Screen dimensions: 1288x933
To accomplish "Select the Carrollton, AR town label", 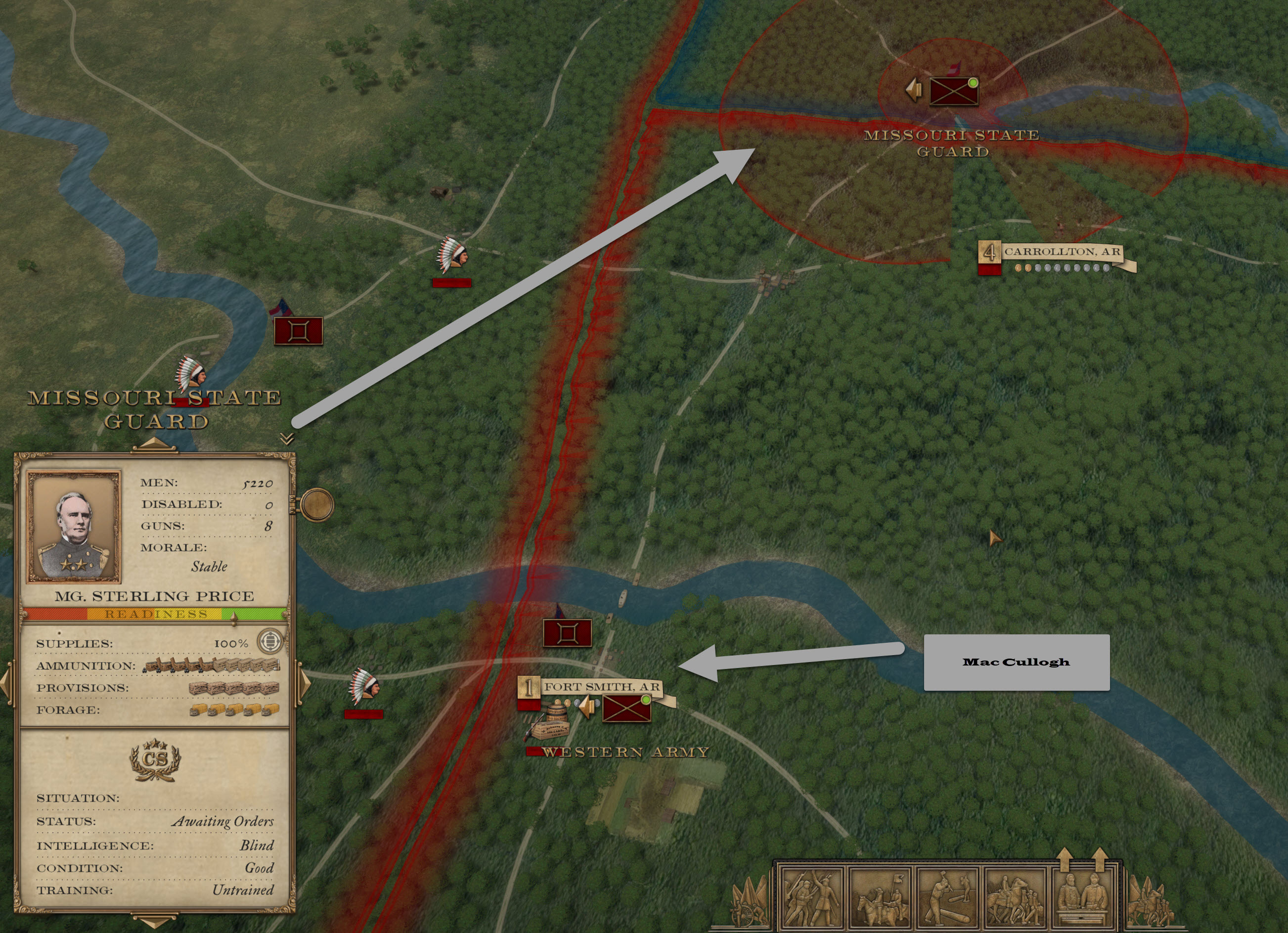I will tap(1061, 252).
